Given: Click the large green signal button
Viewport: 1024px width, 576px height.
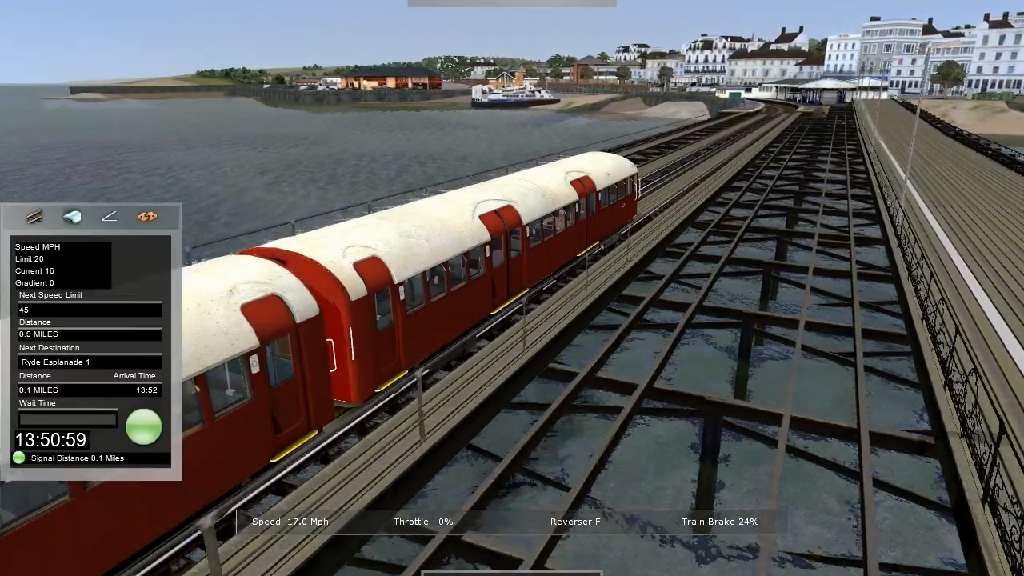Looking at the screenshot, I should tap(143, 426).
